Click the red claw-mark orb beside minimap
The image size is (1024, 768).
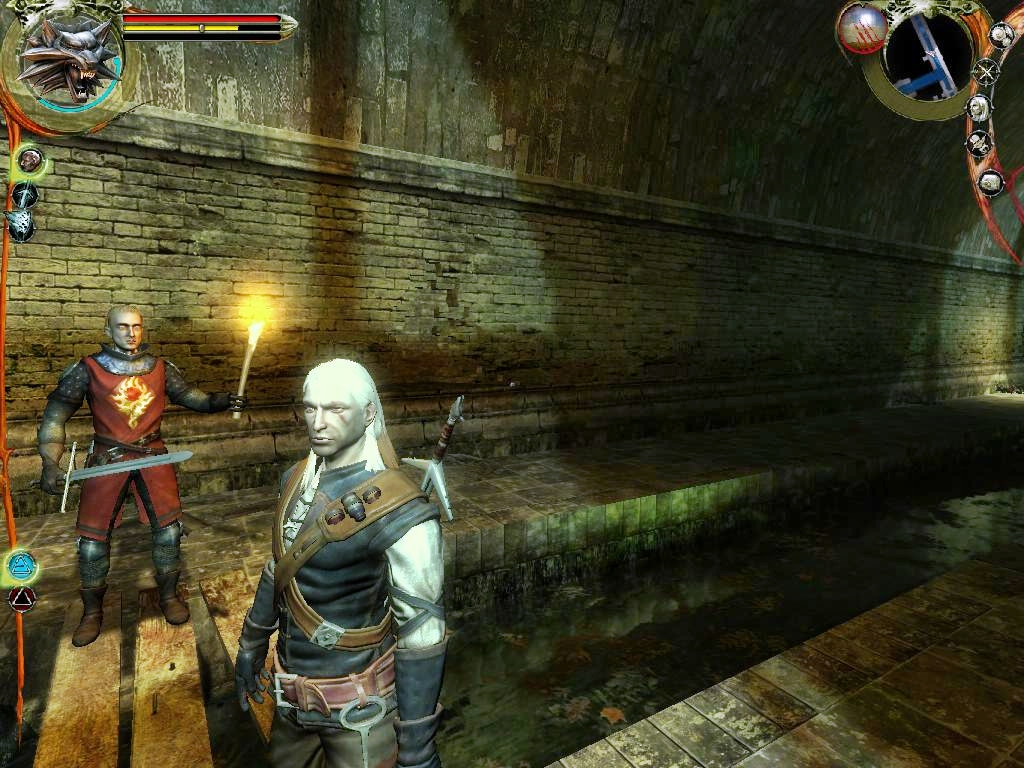click(x=862, y=26)
